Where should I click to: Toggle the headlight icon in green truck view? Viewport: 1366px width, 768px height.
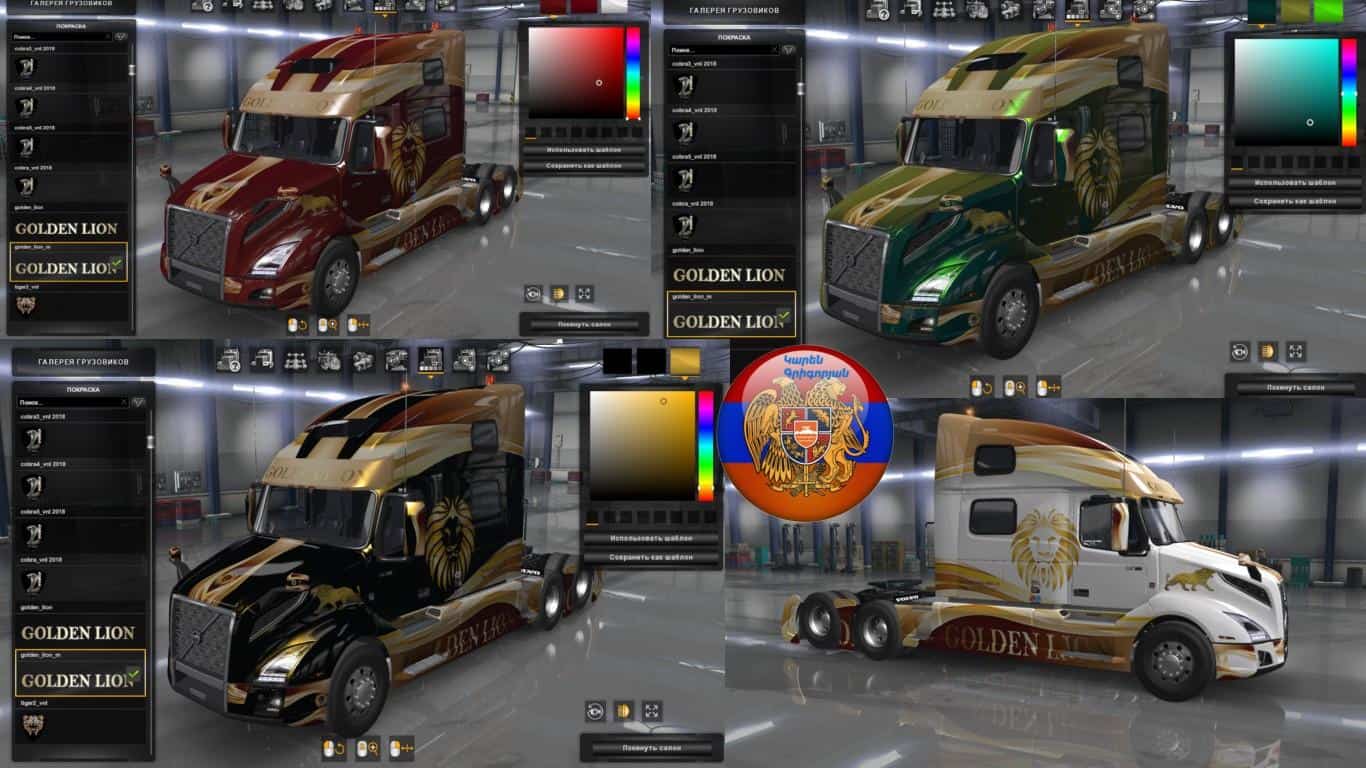1267,351
